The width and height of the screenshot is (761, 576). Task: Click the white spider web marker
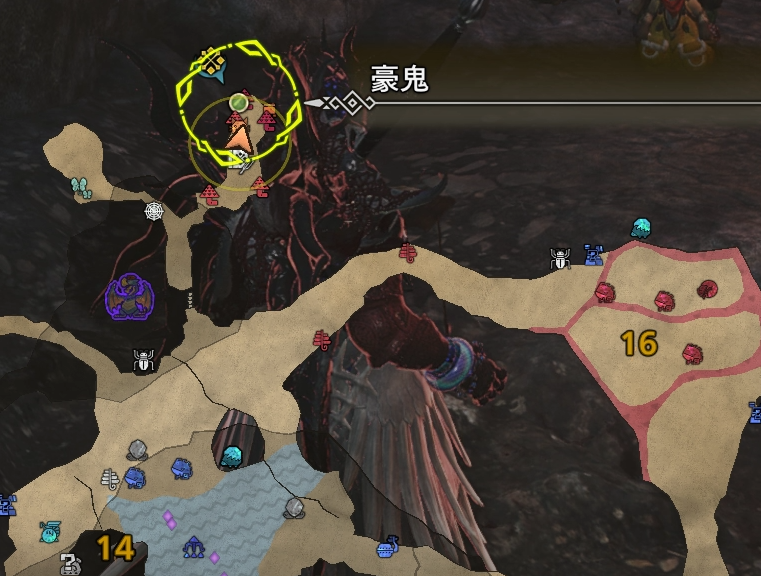tap(154, 212)
